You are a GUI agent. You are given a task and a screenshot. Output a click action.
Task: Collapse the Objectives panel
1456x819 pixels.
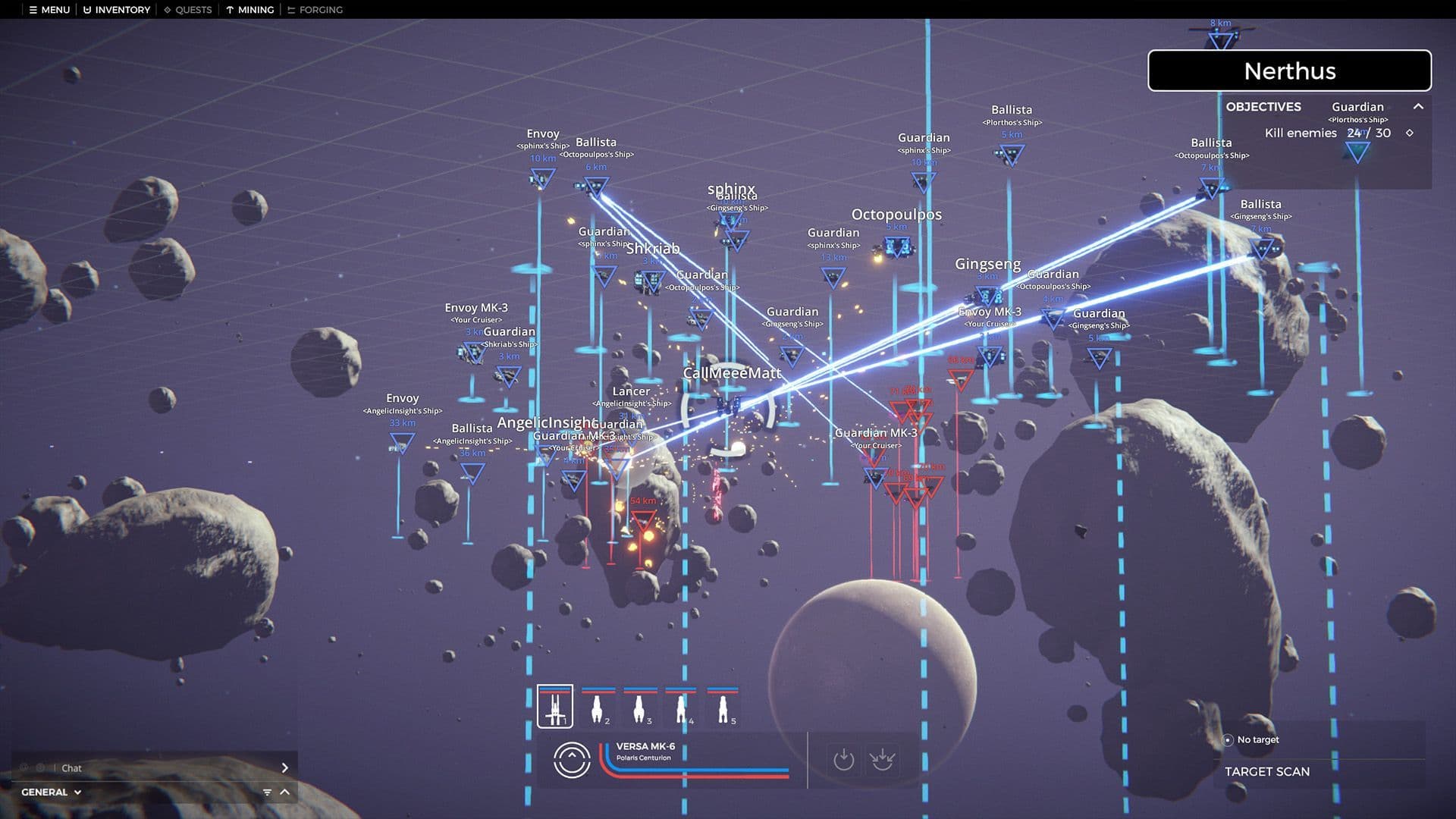[x=1418, y=107]
